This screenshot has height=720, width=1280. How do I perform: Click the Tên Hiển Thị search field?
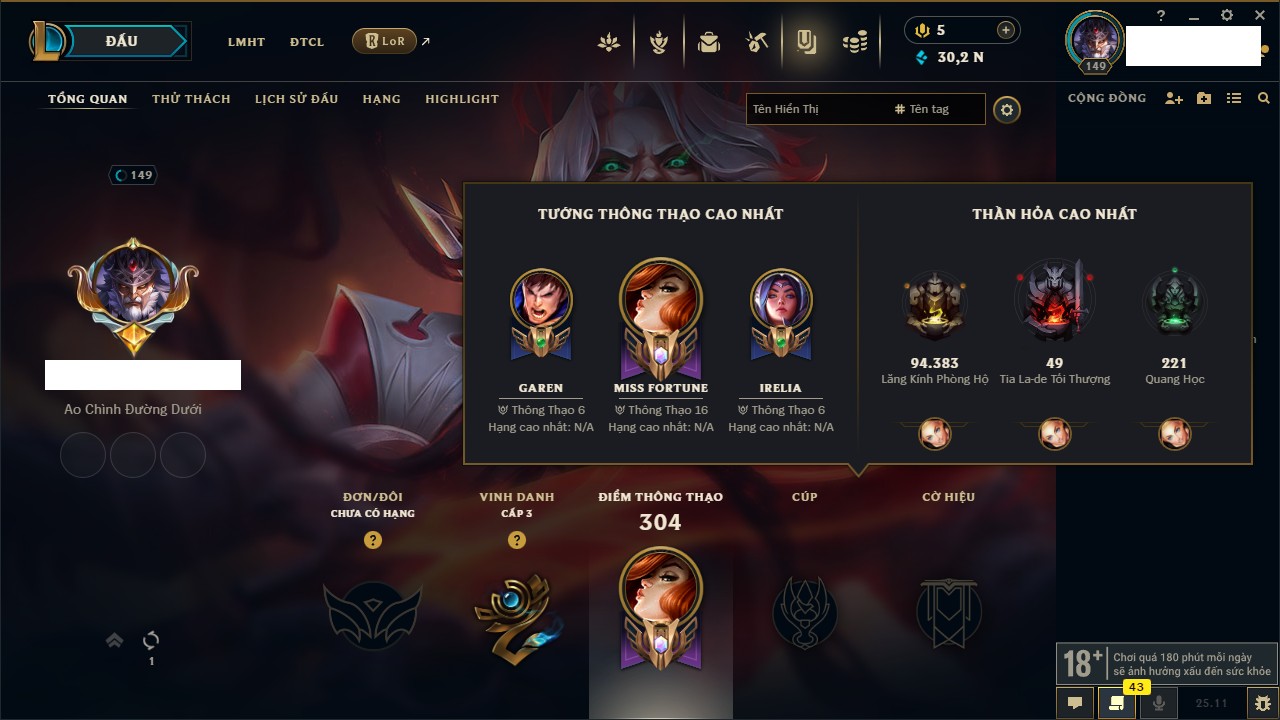[x=815, y=109]
